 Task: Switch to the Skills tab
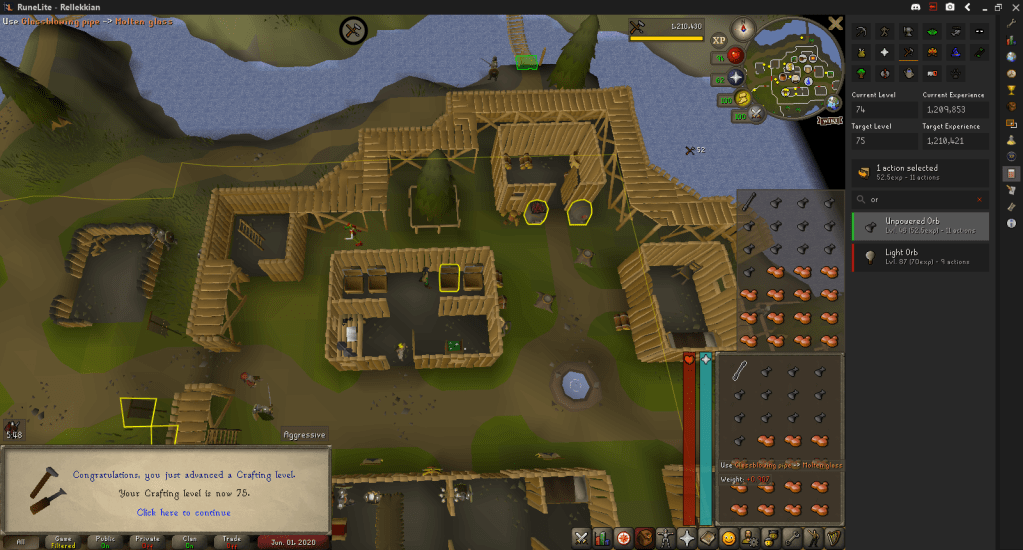click(x=602, y=538)
